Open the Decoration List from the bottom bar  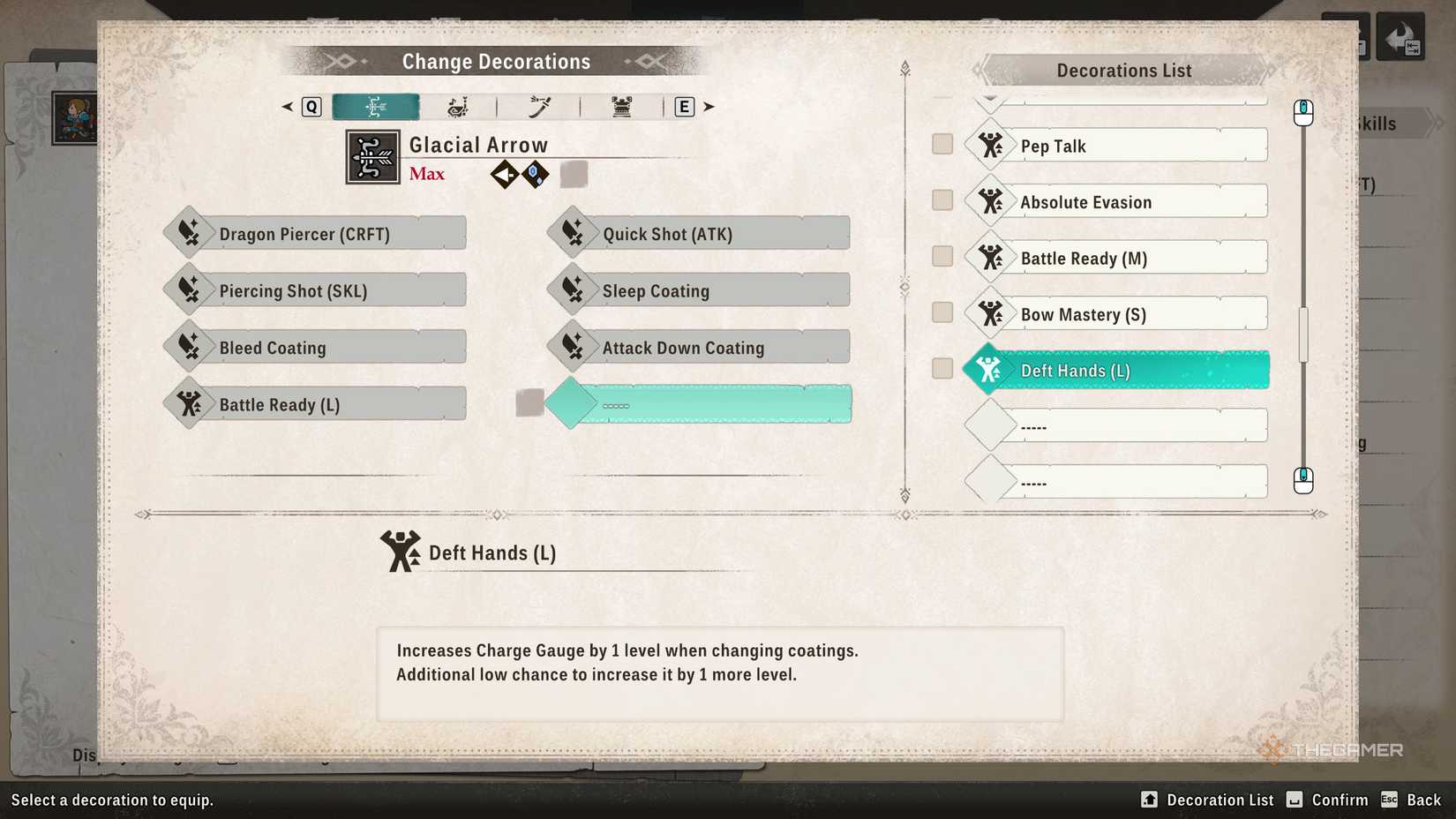click(1207, 800)
